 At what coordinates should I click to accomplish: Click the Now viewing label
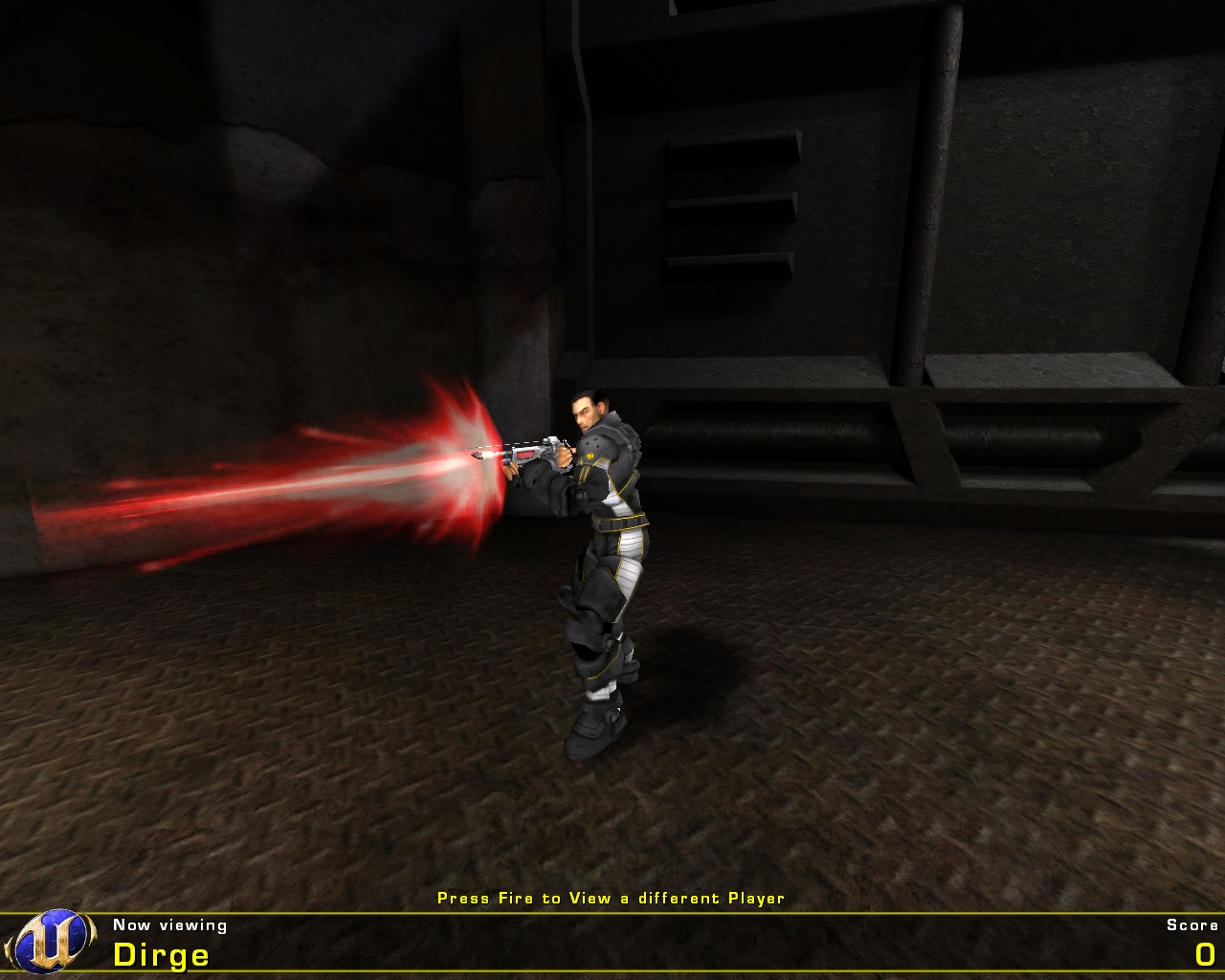[167, 924]
